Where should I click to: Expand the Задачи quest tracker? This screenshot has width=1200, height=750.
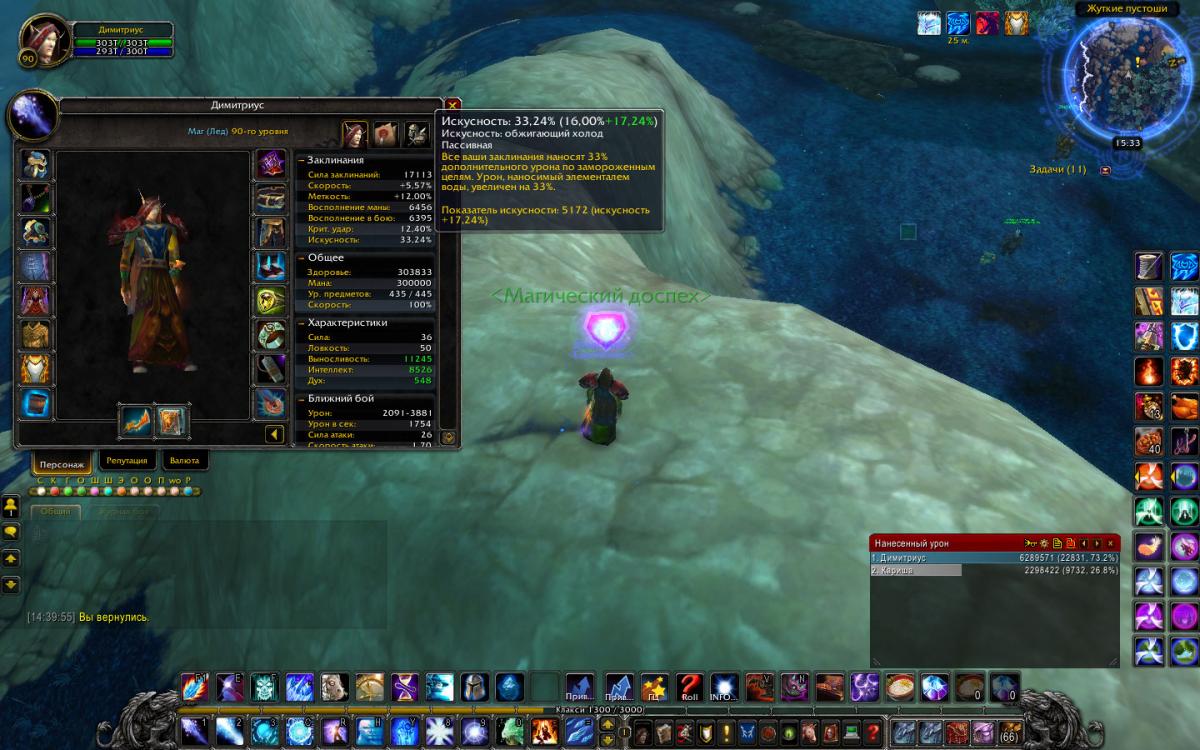1105,171
